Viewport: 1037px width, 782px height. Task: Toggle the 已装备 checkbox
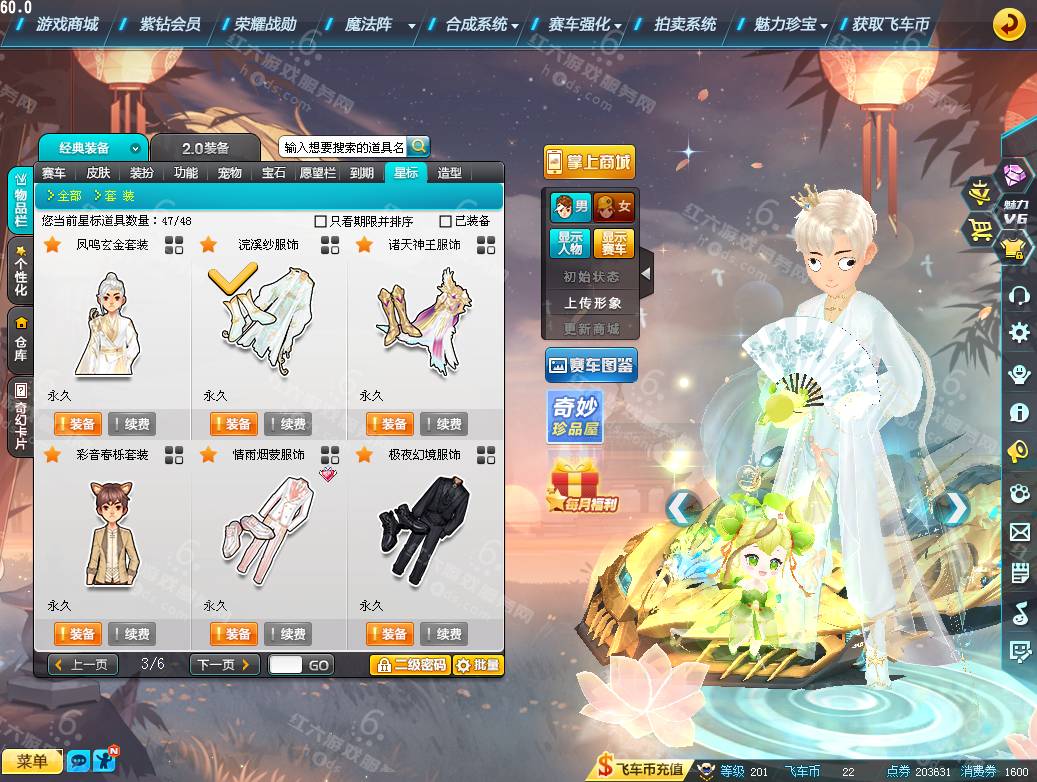coord(446,221)
